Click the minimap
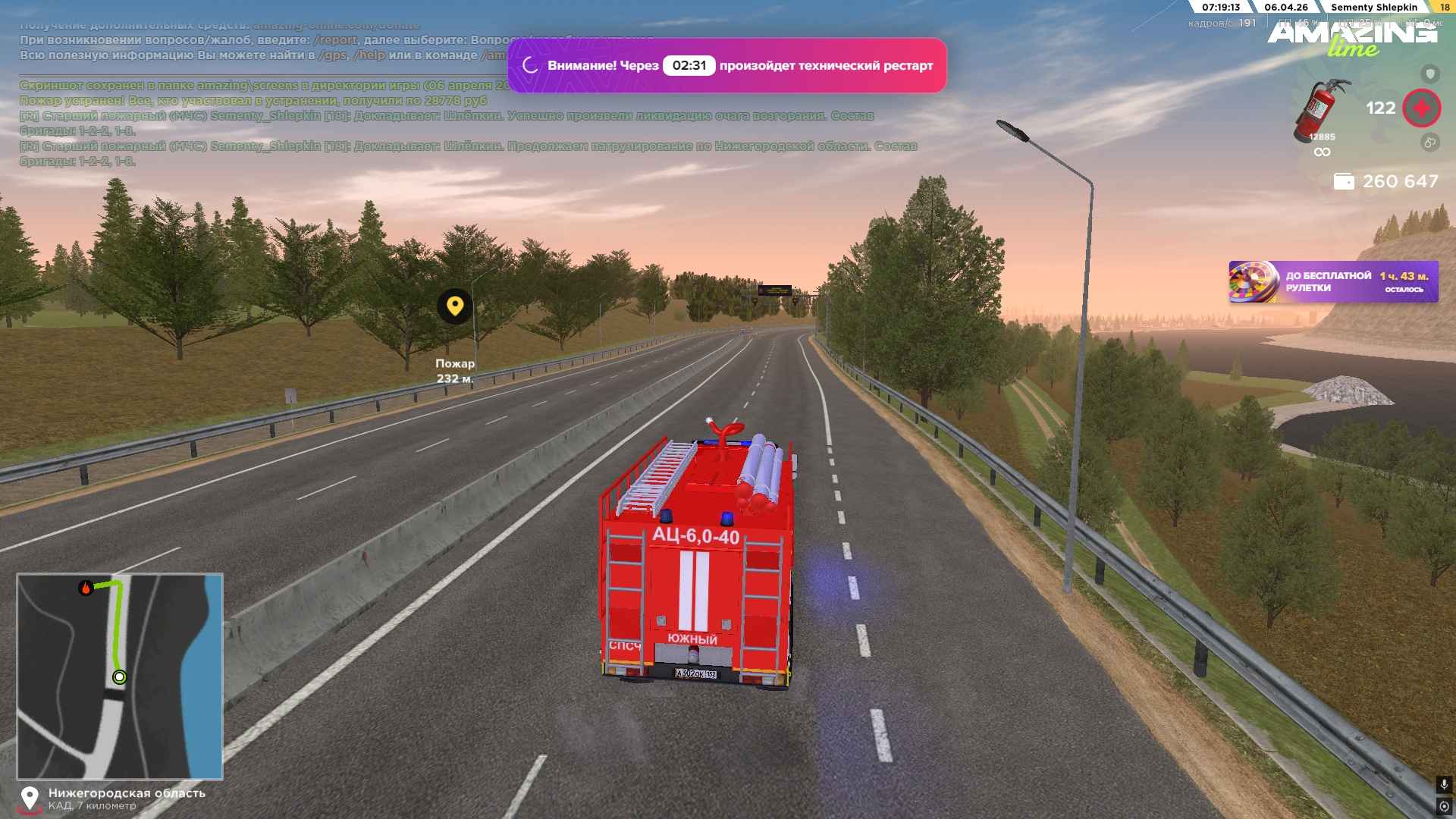The height and width of the screenshot is (819, 1456). [x=120, y=676]
